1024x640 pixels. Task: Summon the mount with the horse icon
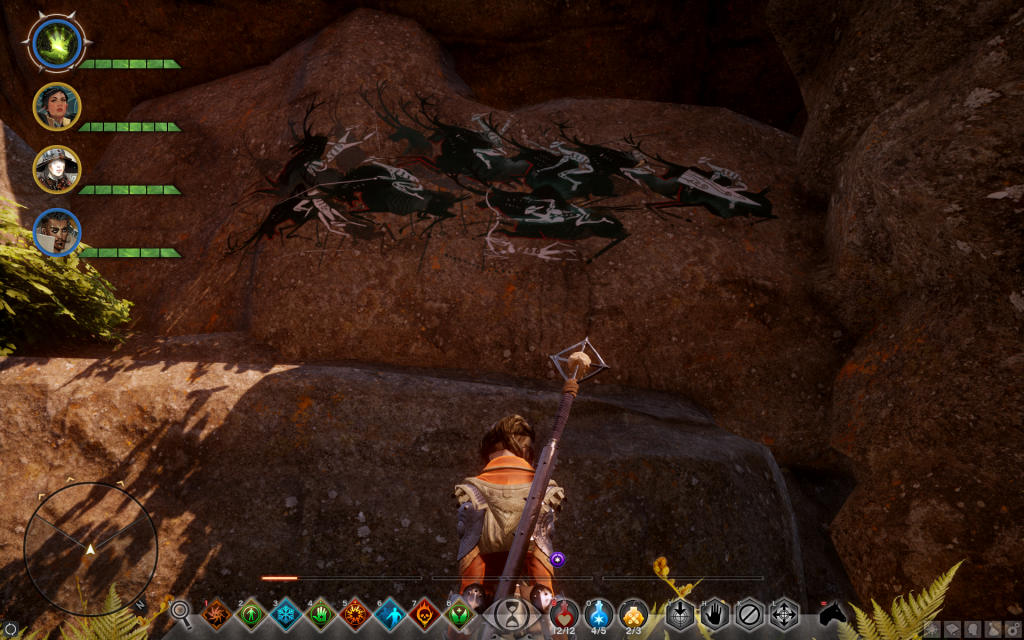(x=832, y=613)
